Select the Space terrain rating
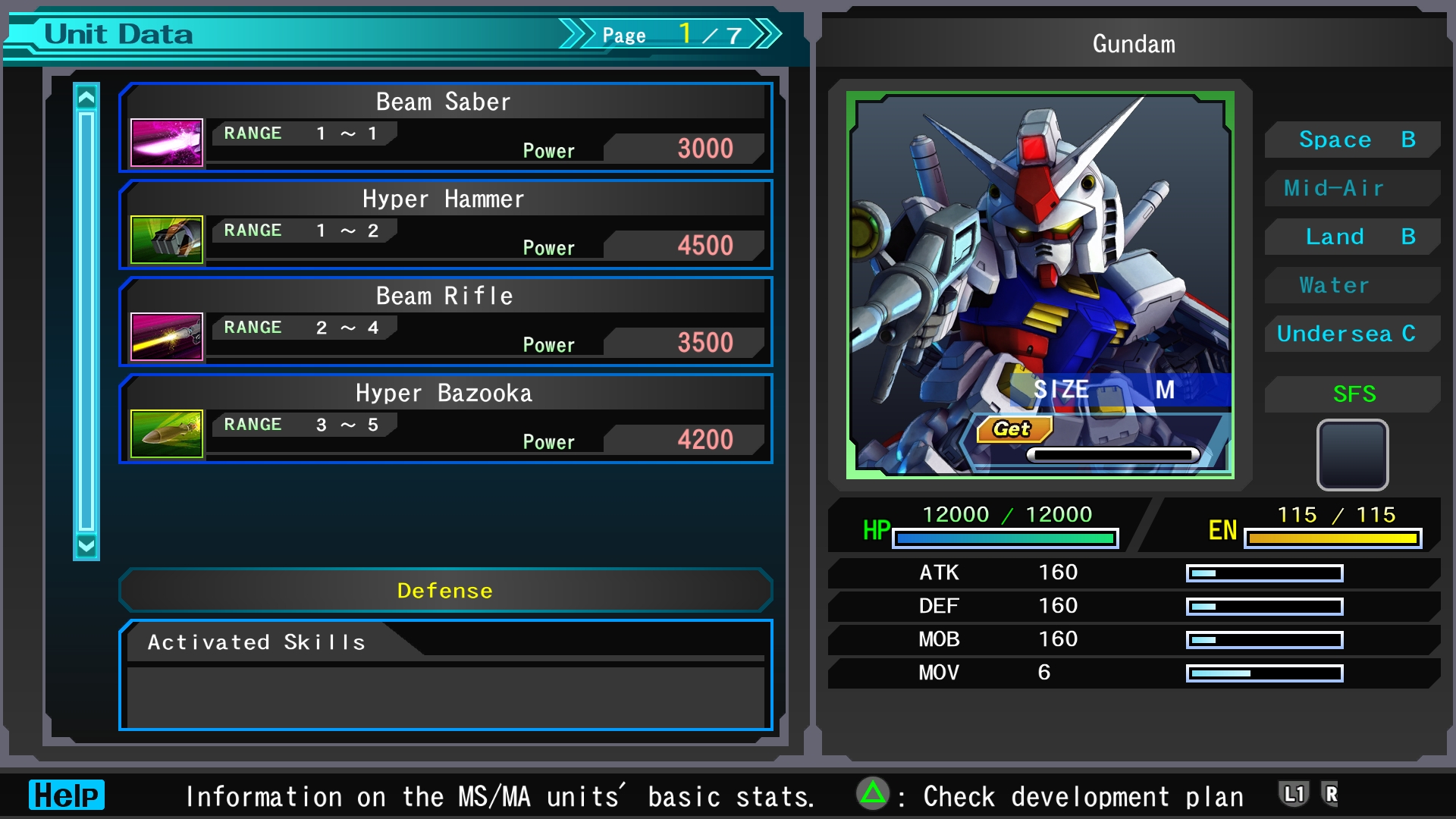Viewport: 1456px width, 819px height. click(1353, 140)
